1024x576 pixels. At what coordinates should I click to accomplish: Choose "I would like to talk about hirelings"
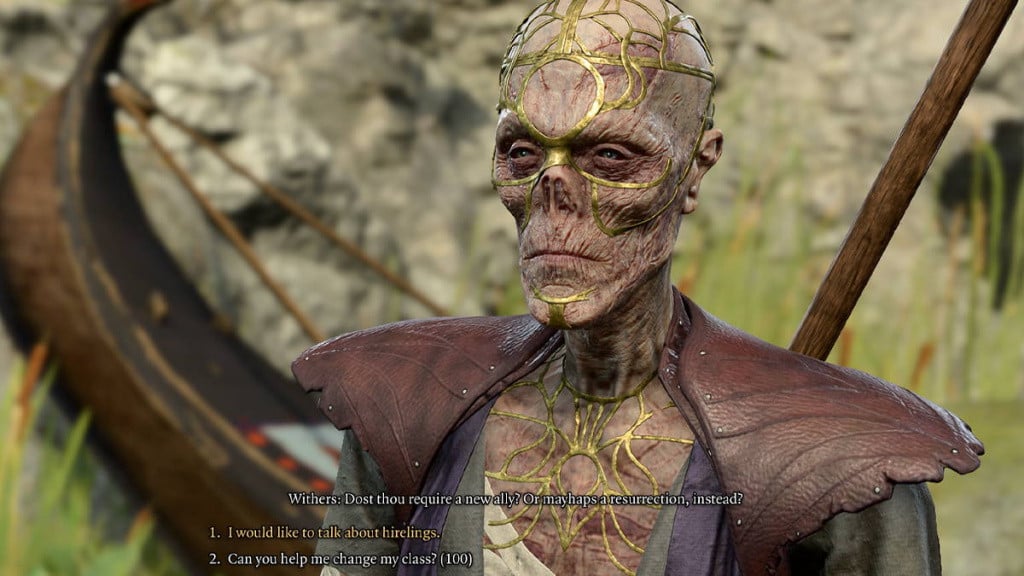coord(333,533)
